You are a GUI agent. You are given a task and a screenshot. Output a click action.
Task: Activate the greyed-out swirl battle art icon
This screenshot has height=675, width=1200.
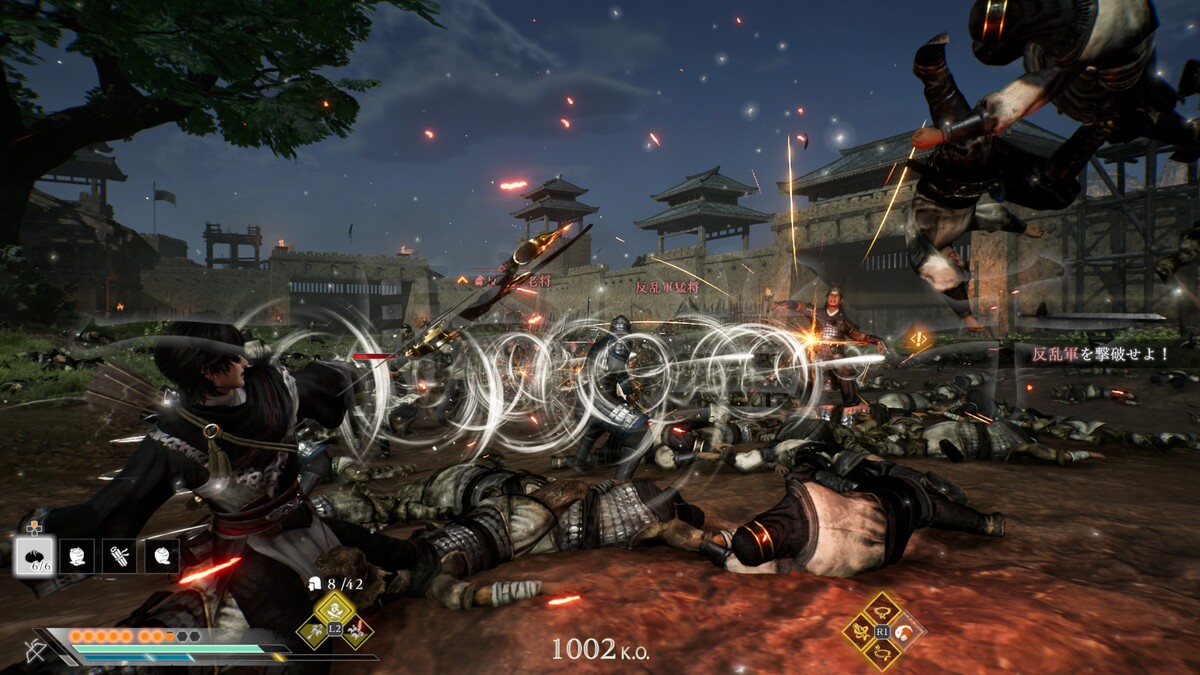coord(905,631)
